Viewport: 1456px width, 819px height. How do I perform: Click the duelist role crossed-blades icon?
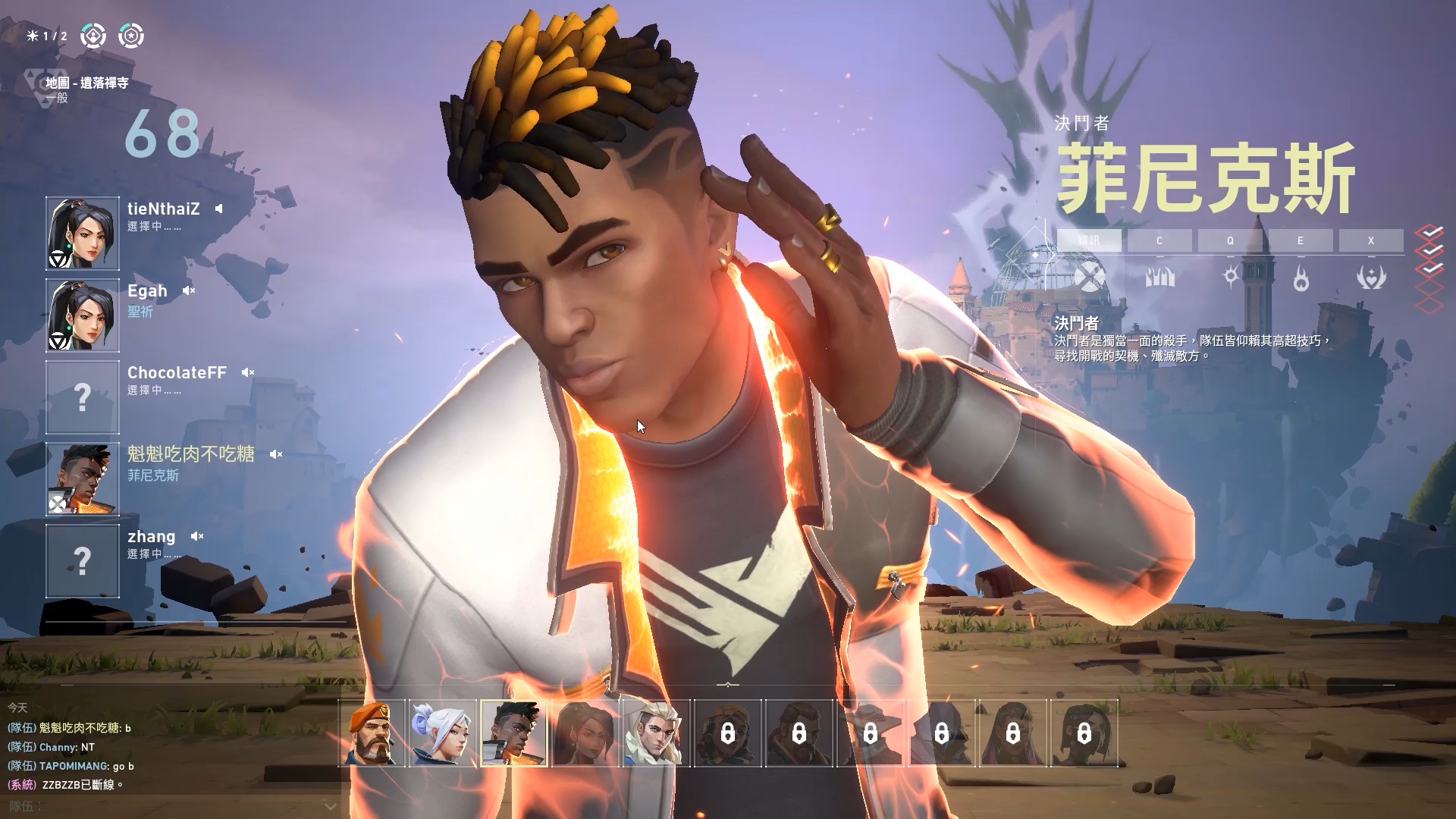1089,278
